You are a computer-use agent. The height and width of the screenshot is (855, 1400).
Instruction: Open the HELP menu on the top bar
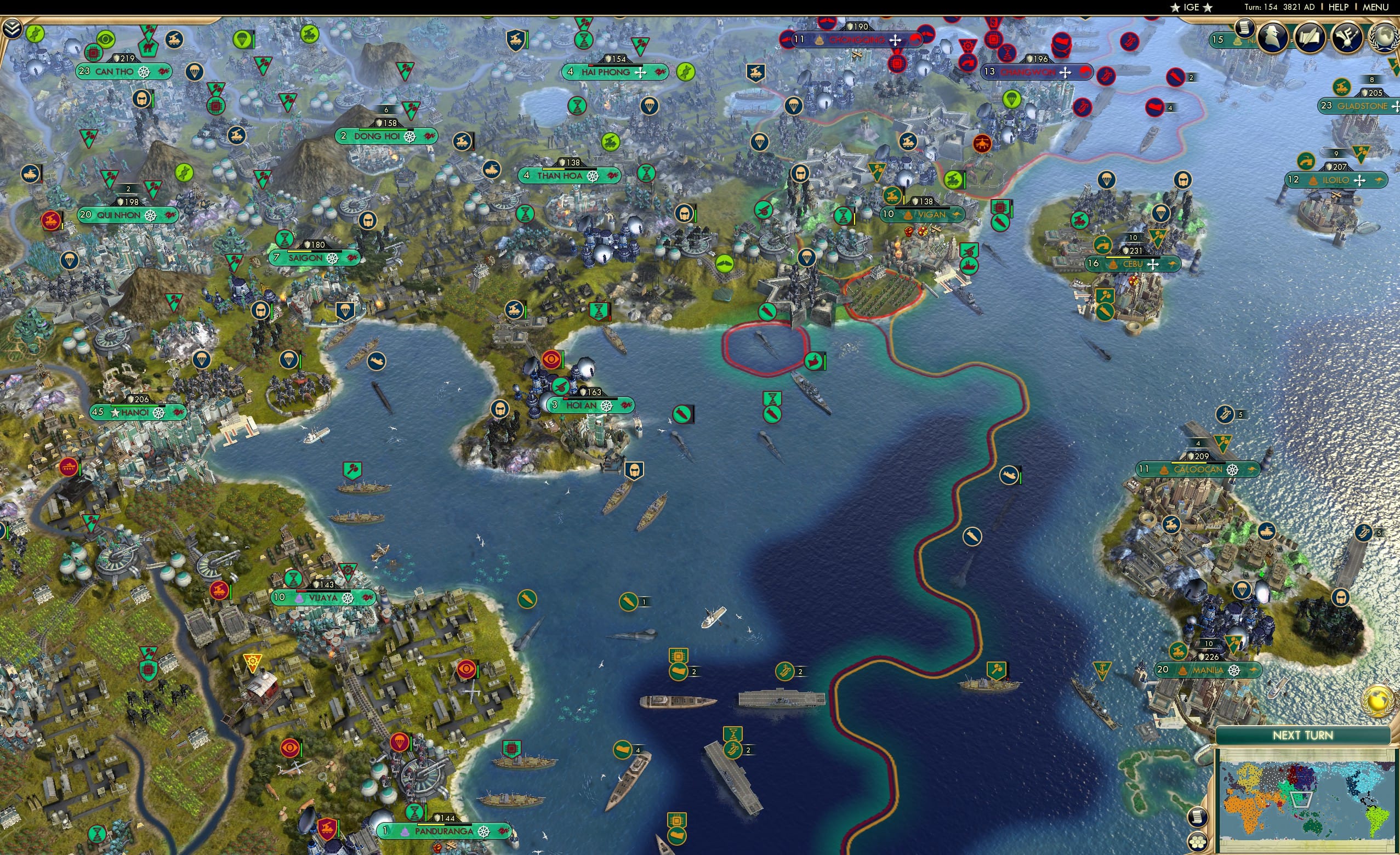click(1338, 7)
